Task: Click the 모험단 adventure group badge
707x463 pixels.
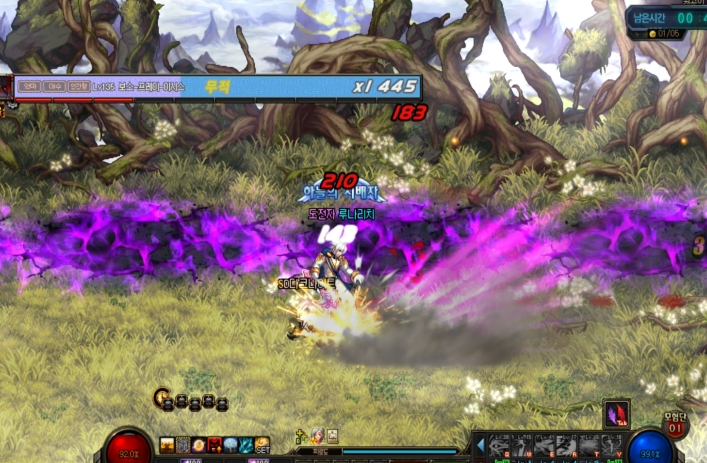Action: (x=677, y=424)
